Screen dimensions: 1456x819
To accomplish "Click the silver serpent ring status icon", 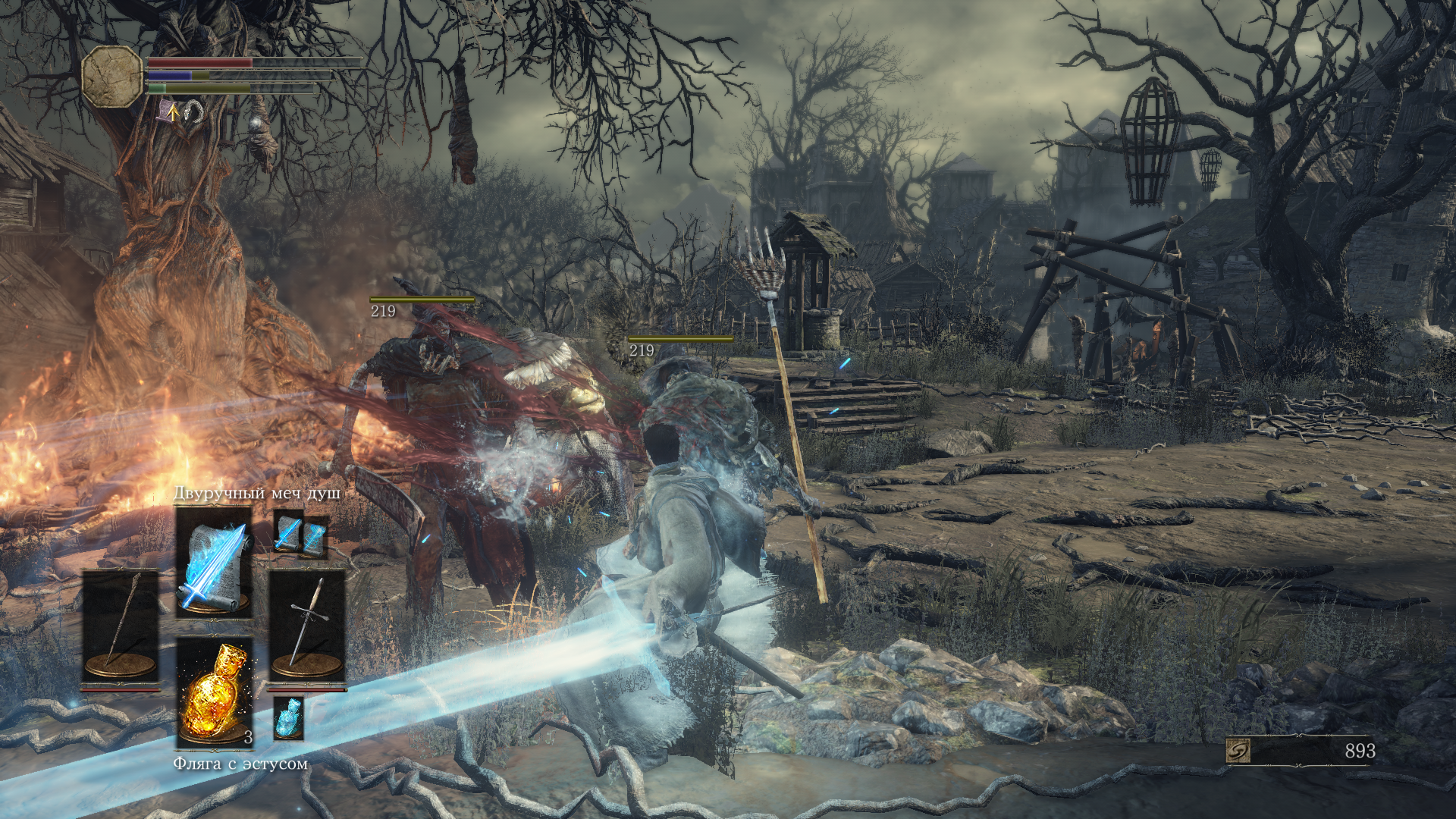I will 195,113.
